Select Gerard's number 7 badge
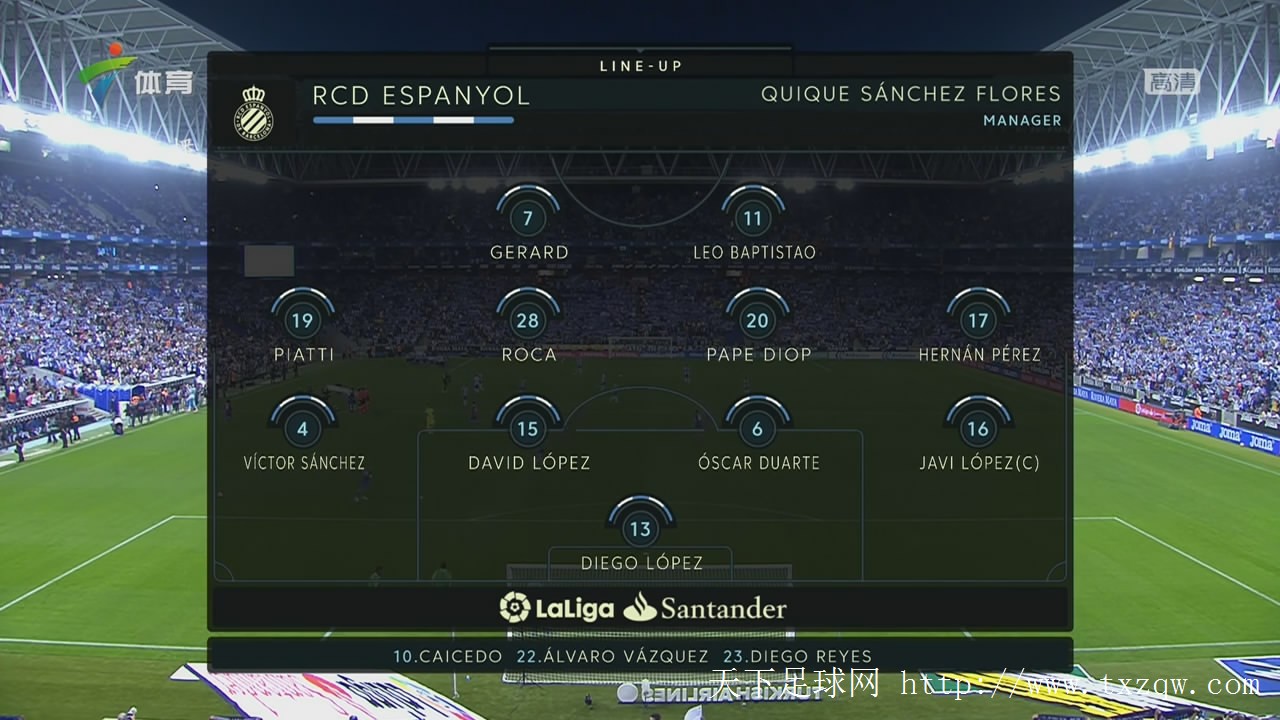The height and width of the screenshot is (720, 1280). [528, 219]
